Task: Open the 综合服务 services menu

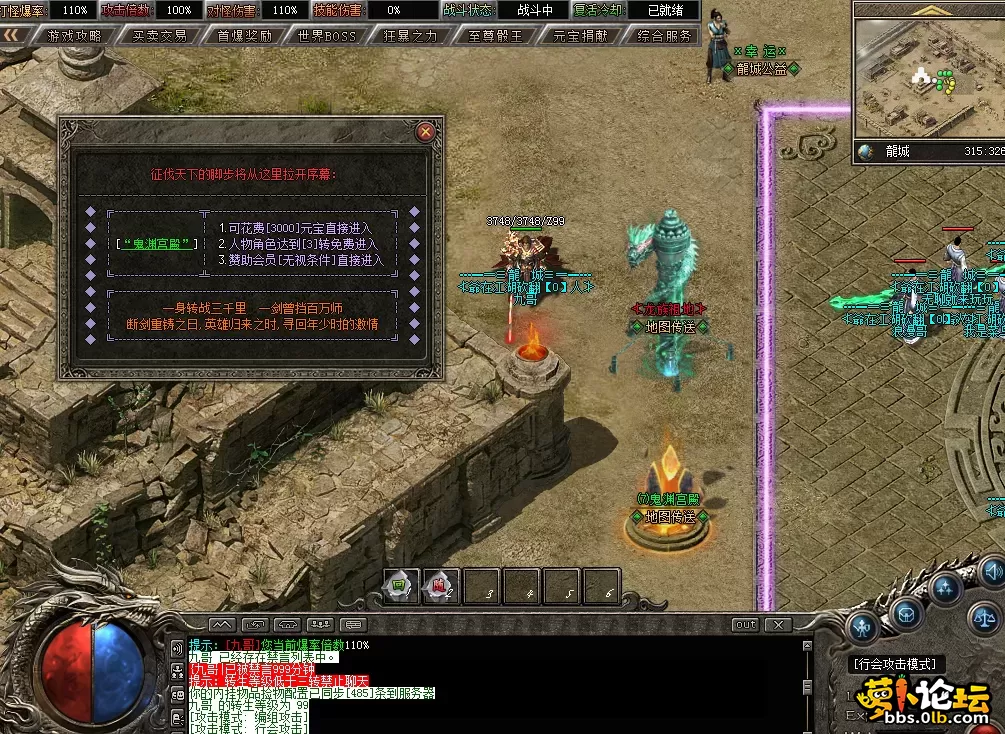Action: 663,36
